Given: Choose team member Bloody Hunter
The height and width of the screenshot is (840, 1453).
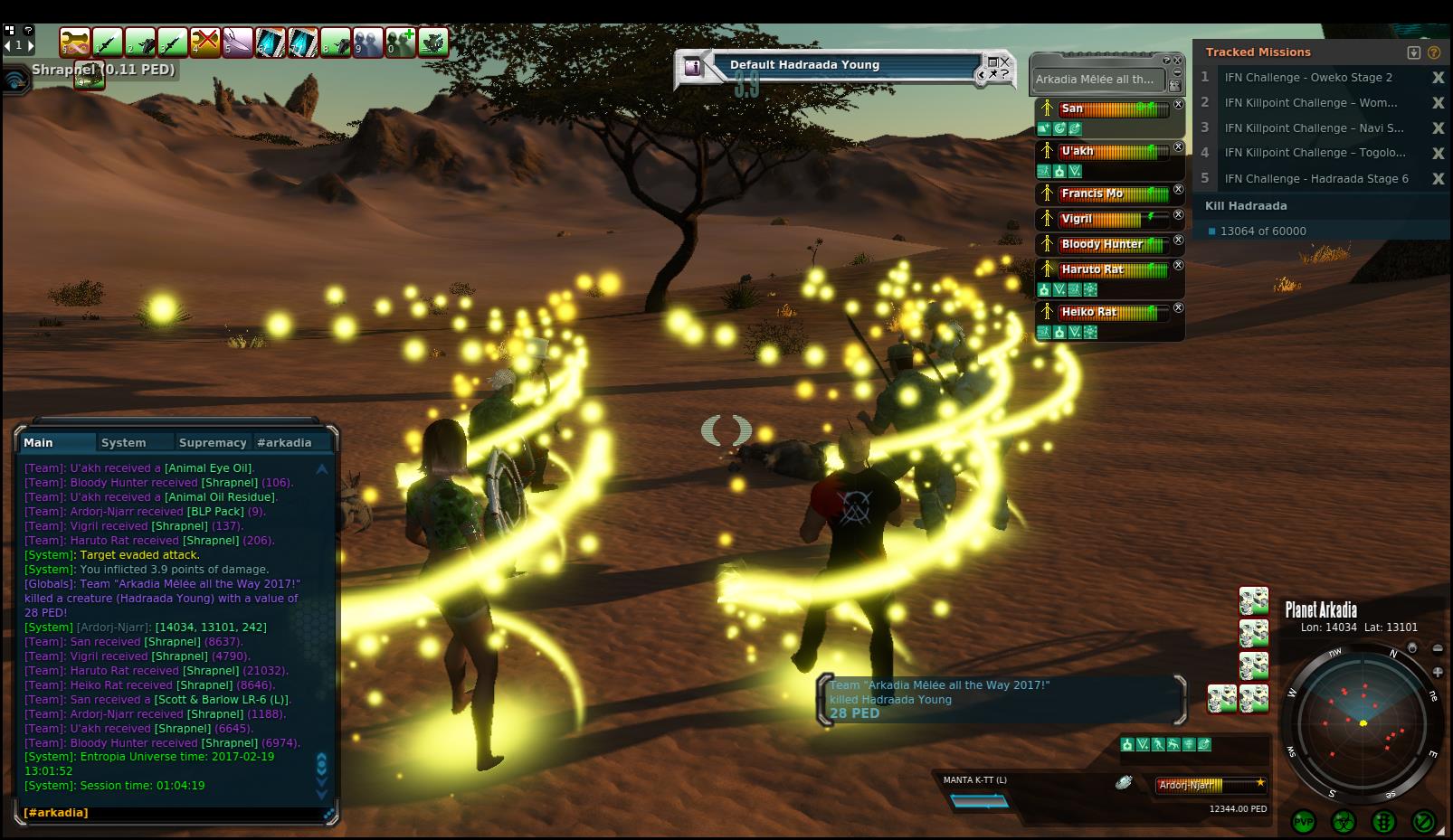Looking at the screenshot, I should 1102,244.
